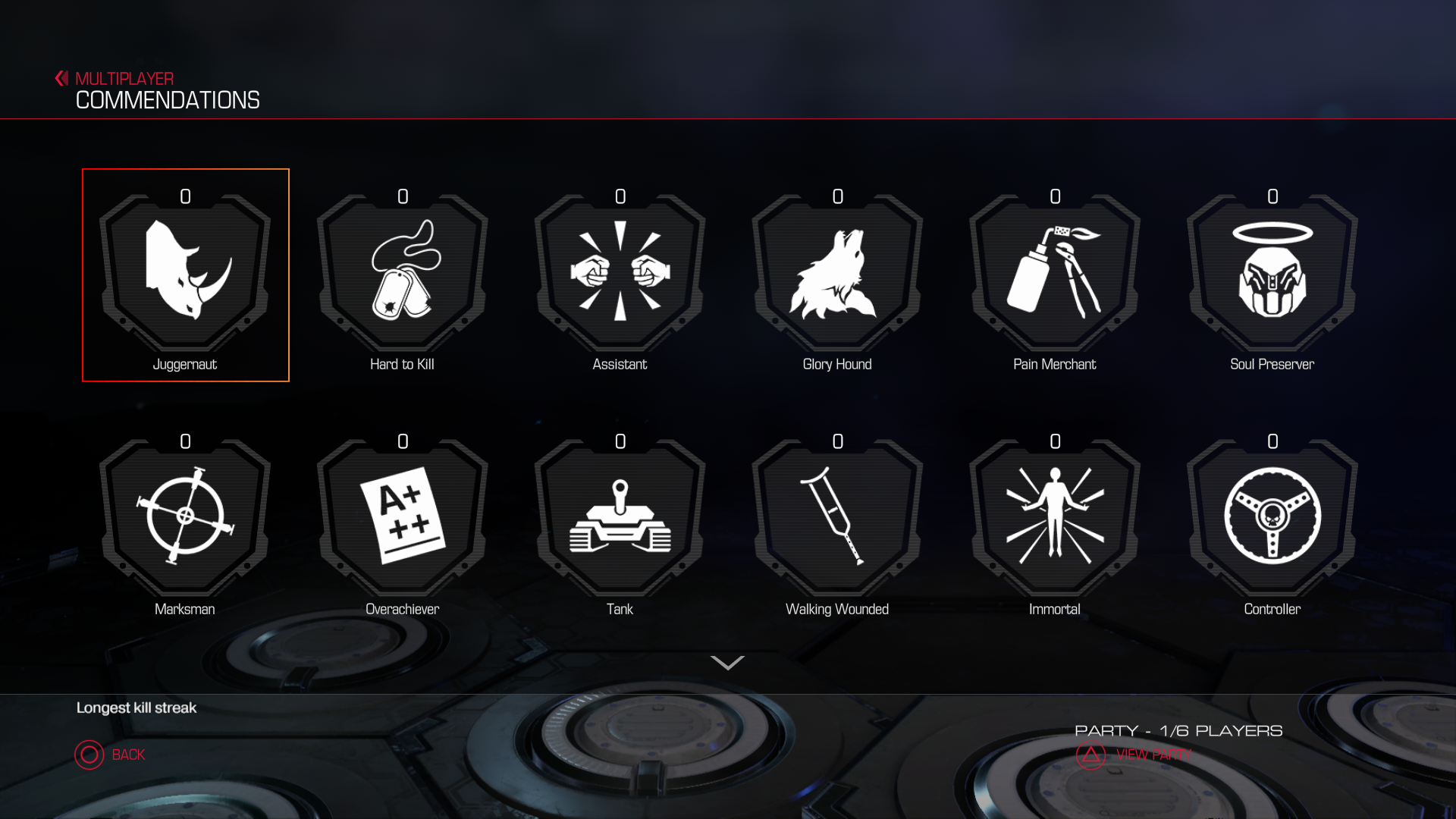The image size is (1456, 819).
Task: Select the Tank commendation badge
Action: pos(620,517)
